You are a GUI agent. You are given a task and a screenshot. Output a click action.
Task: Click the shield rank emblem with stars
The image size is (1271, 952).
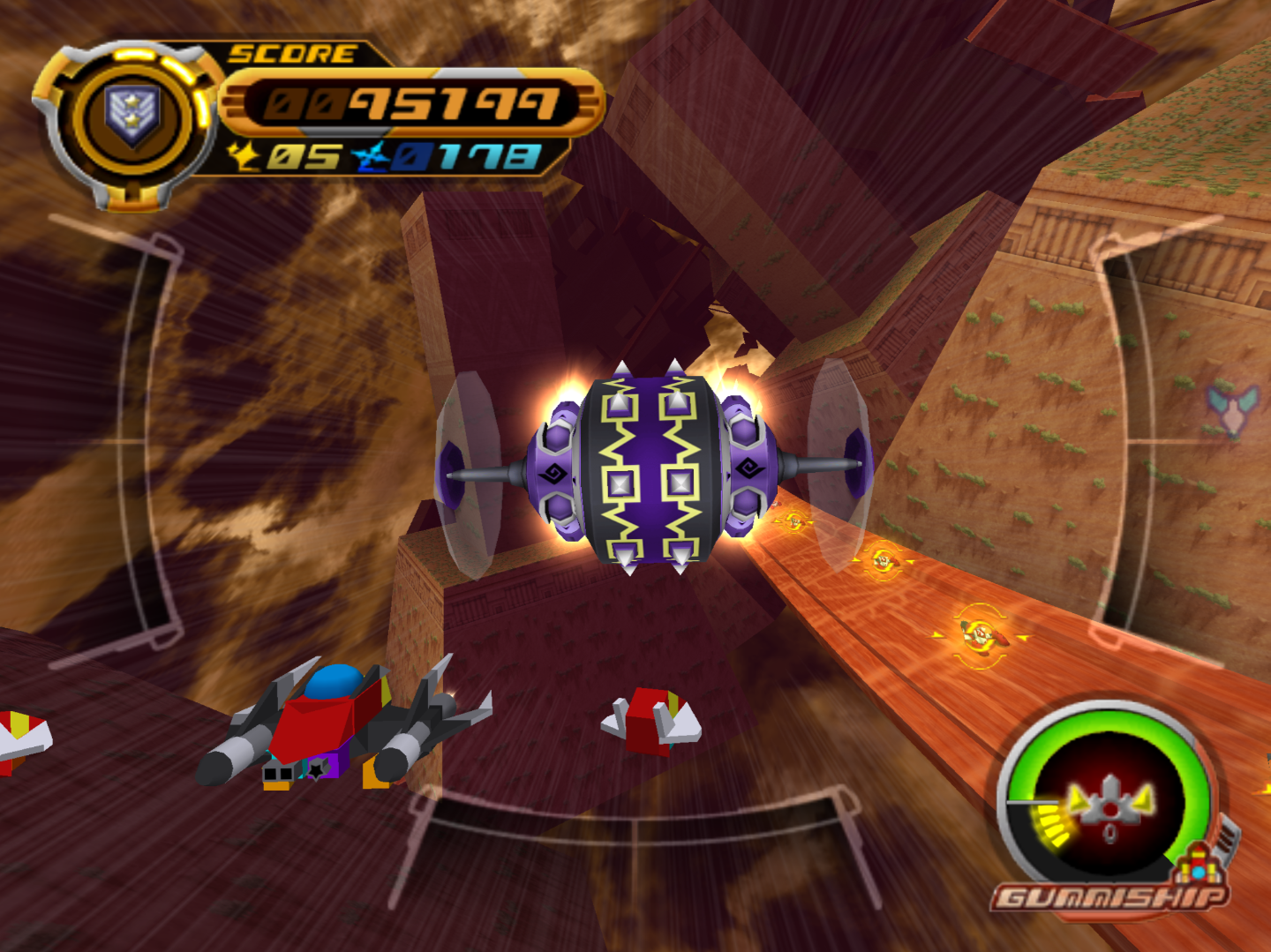pos(132,116)
